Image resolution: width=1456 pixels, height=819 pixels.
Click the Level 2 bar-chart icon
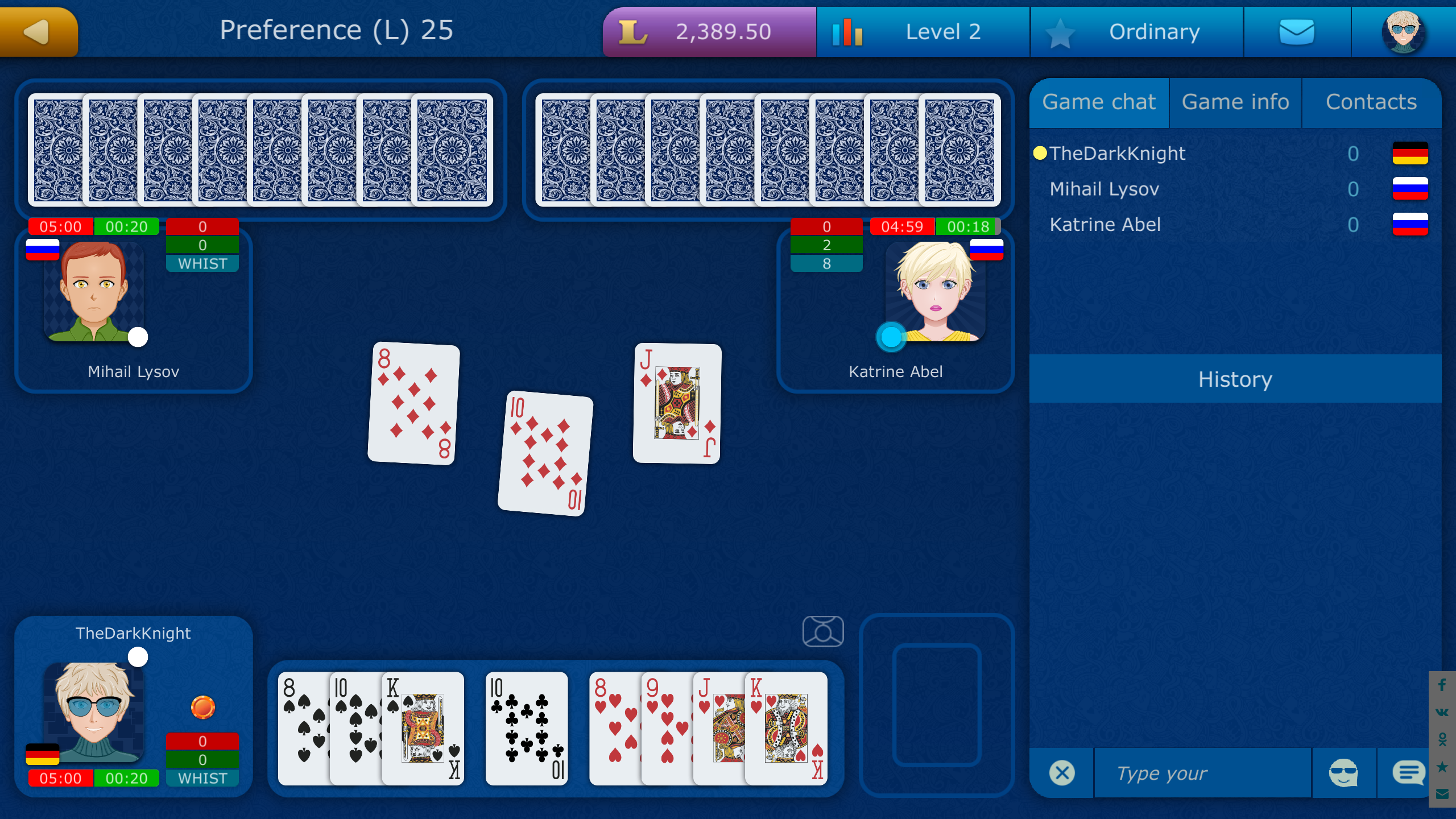[847, 31]
